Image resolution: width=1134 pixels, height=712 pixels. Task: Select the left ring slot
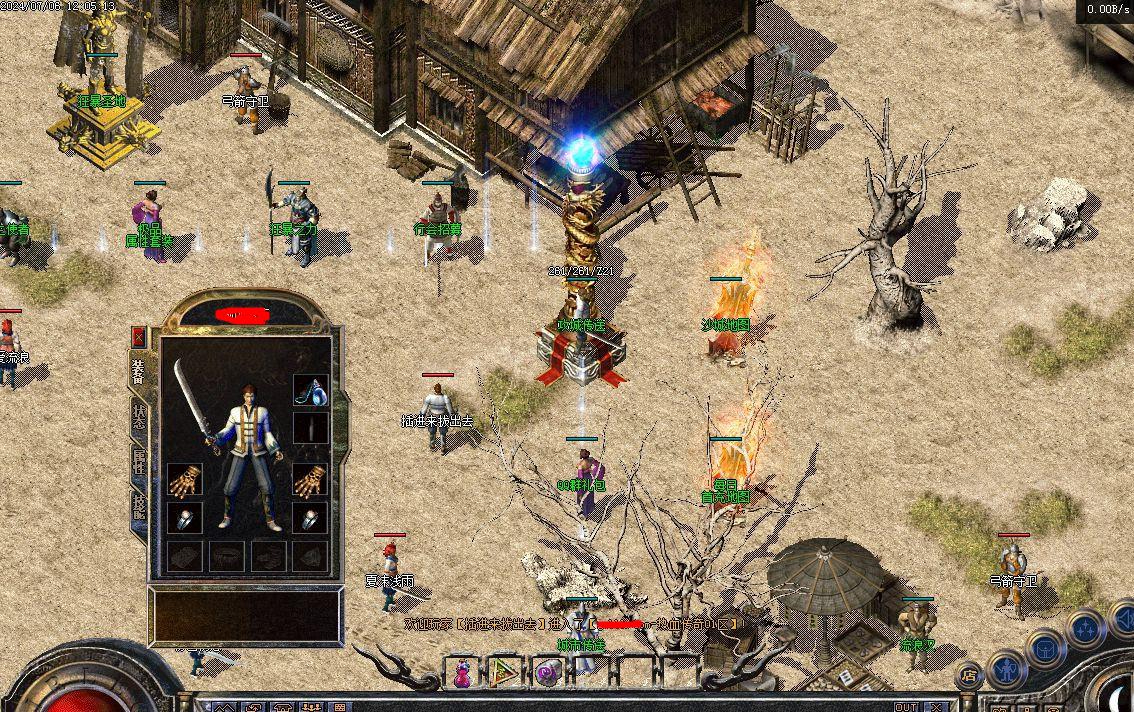[x=185, y=518]
